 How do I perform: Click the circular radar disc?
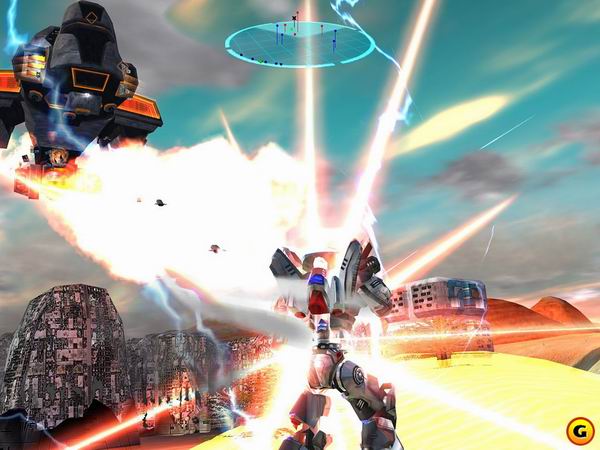(299, 43)
